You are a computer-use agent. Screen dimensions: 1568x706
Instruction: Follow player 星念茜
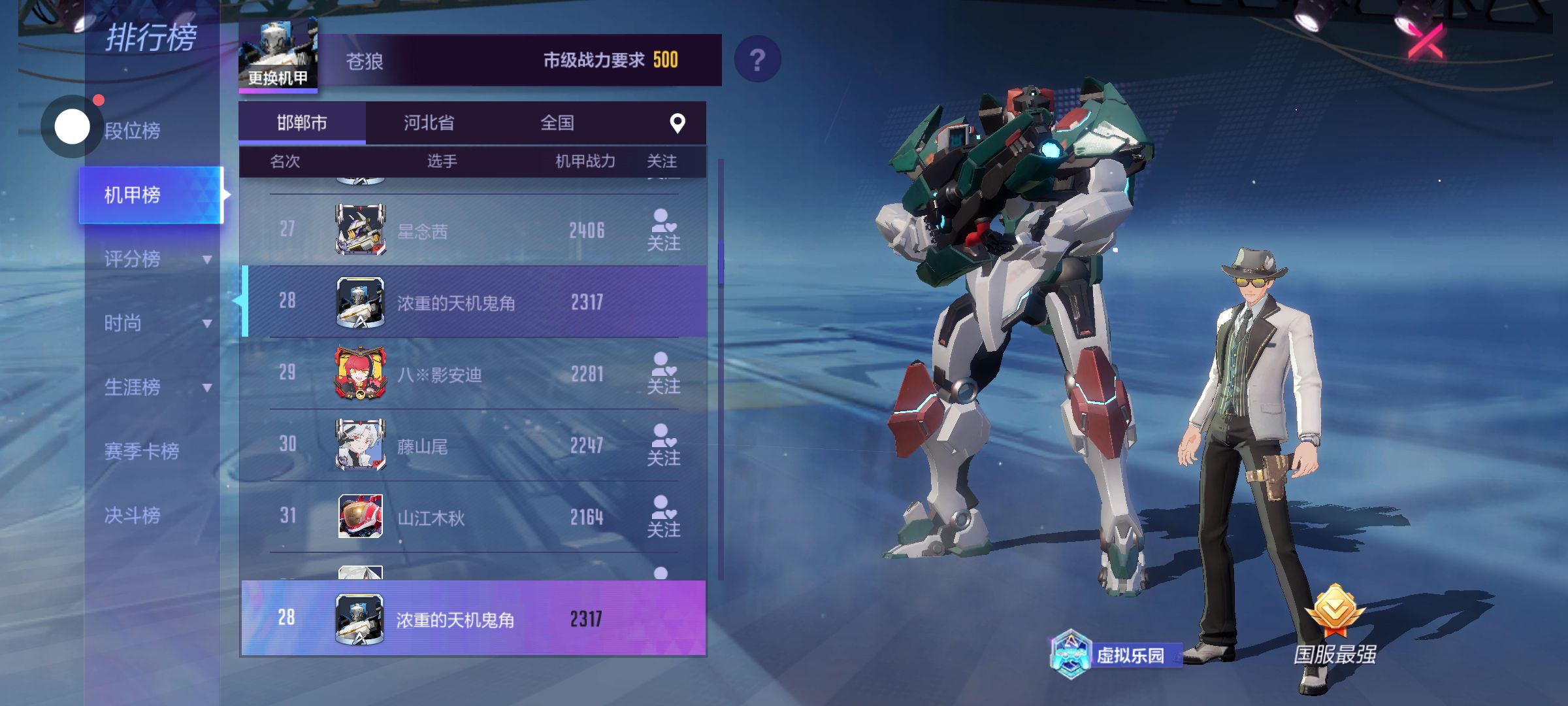pos(663,230)
